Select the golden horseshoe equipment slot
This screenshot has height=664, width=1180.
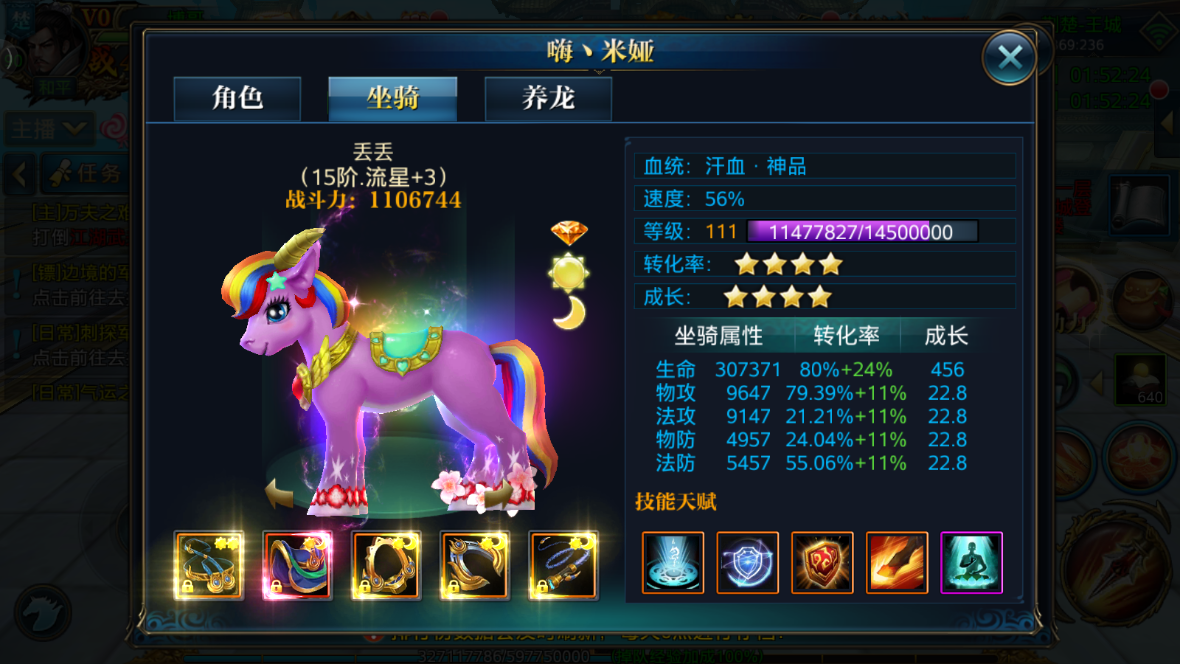coord(475,565)
